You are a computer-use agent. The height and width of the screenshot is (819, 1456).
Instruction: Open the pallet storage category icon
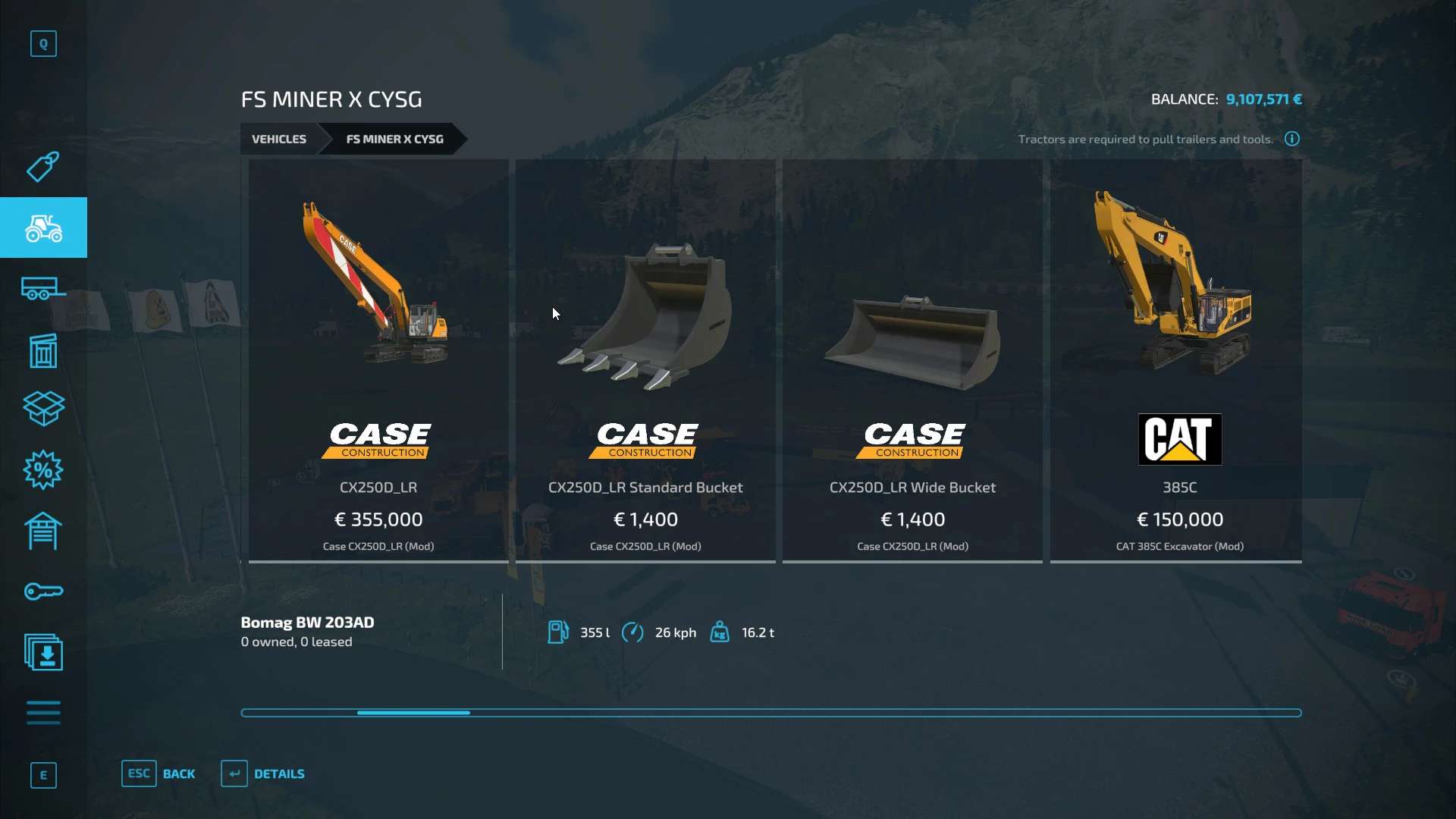point(43,349)
